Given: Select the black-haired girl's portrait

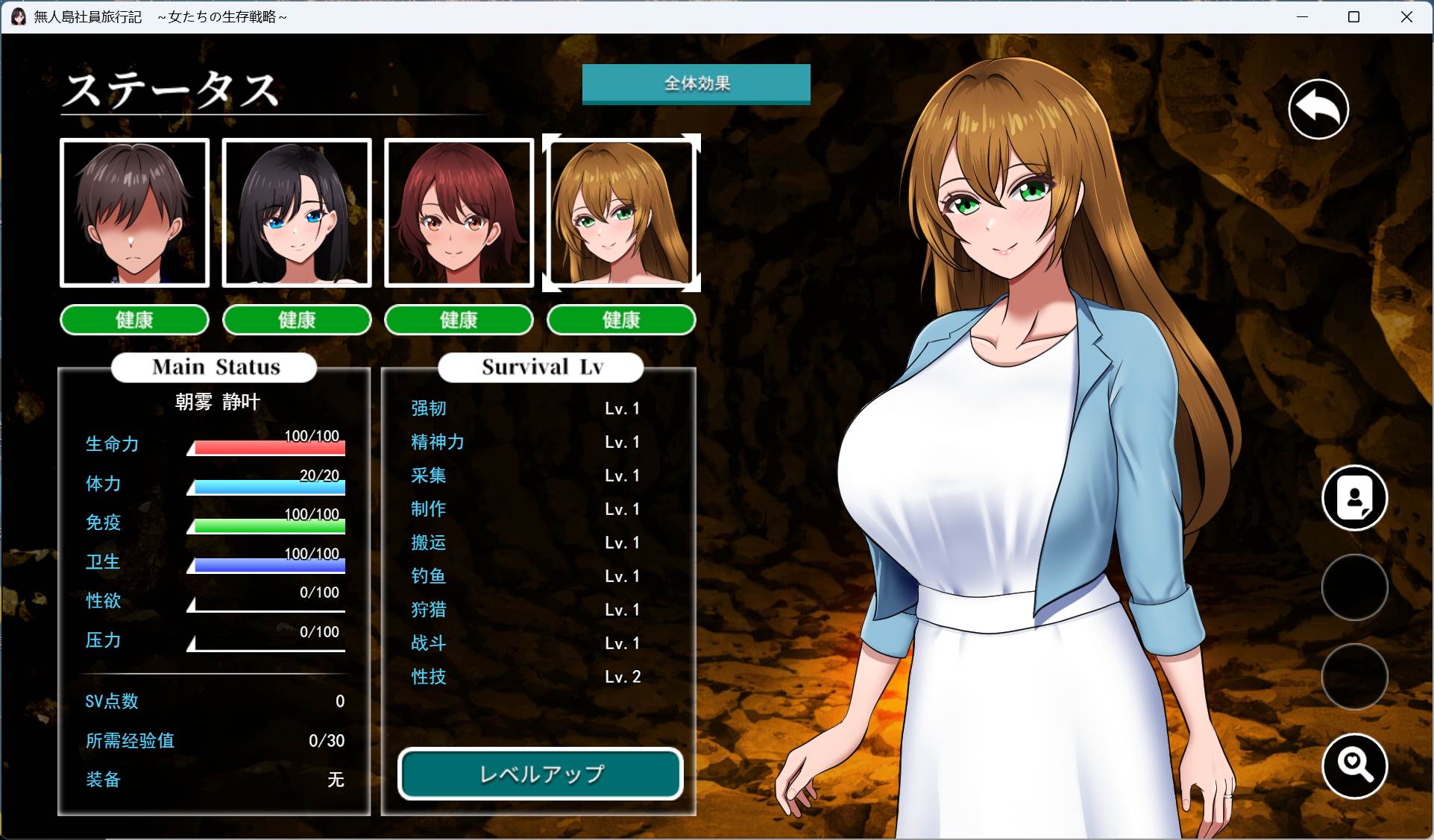Looking at the screenshot, I should coord(297,212).
